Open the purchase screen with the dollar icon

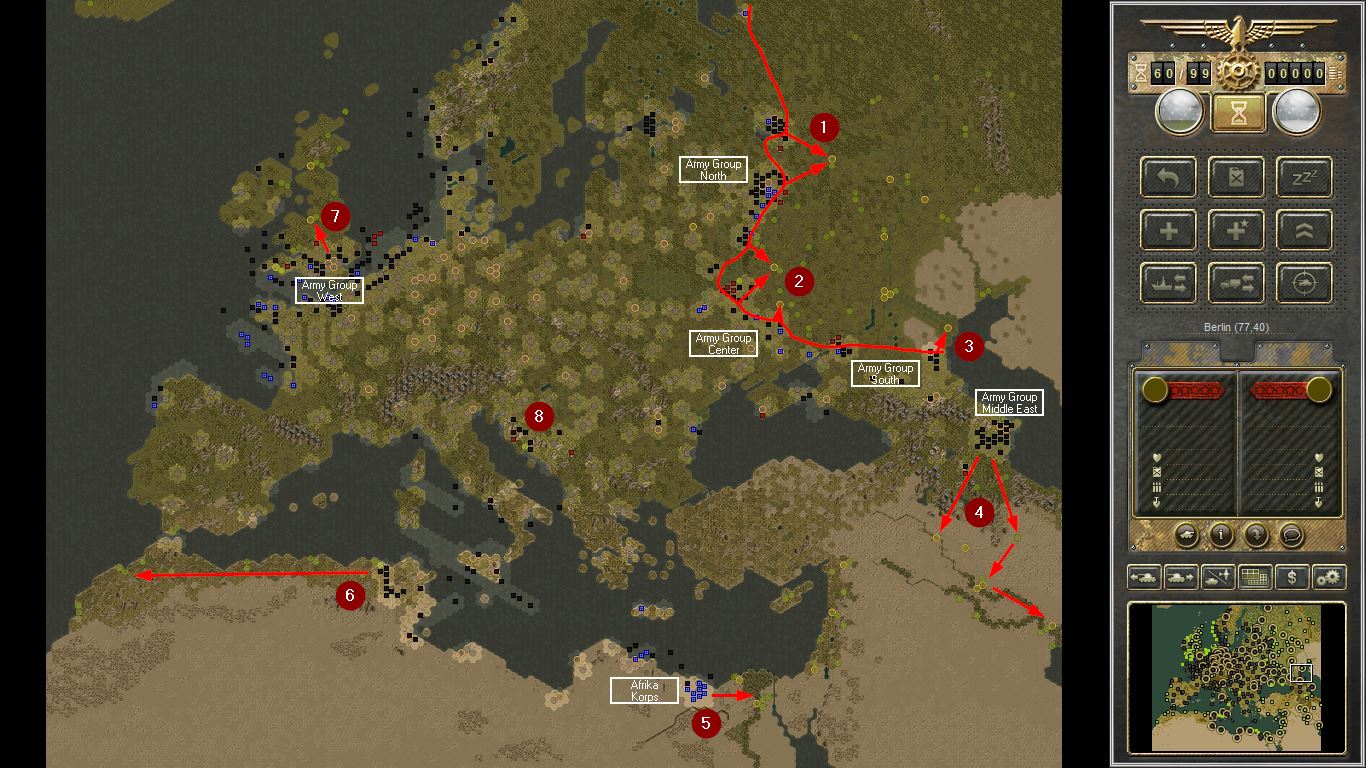(1293, 577)
